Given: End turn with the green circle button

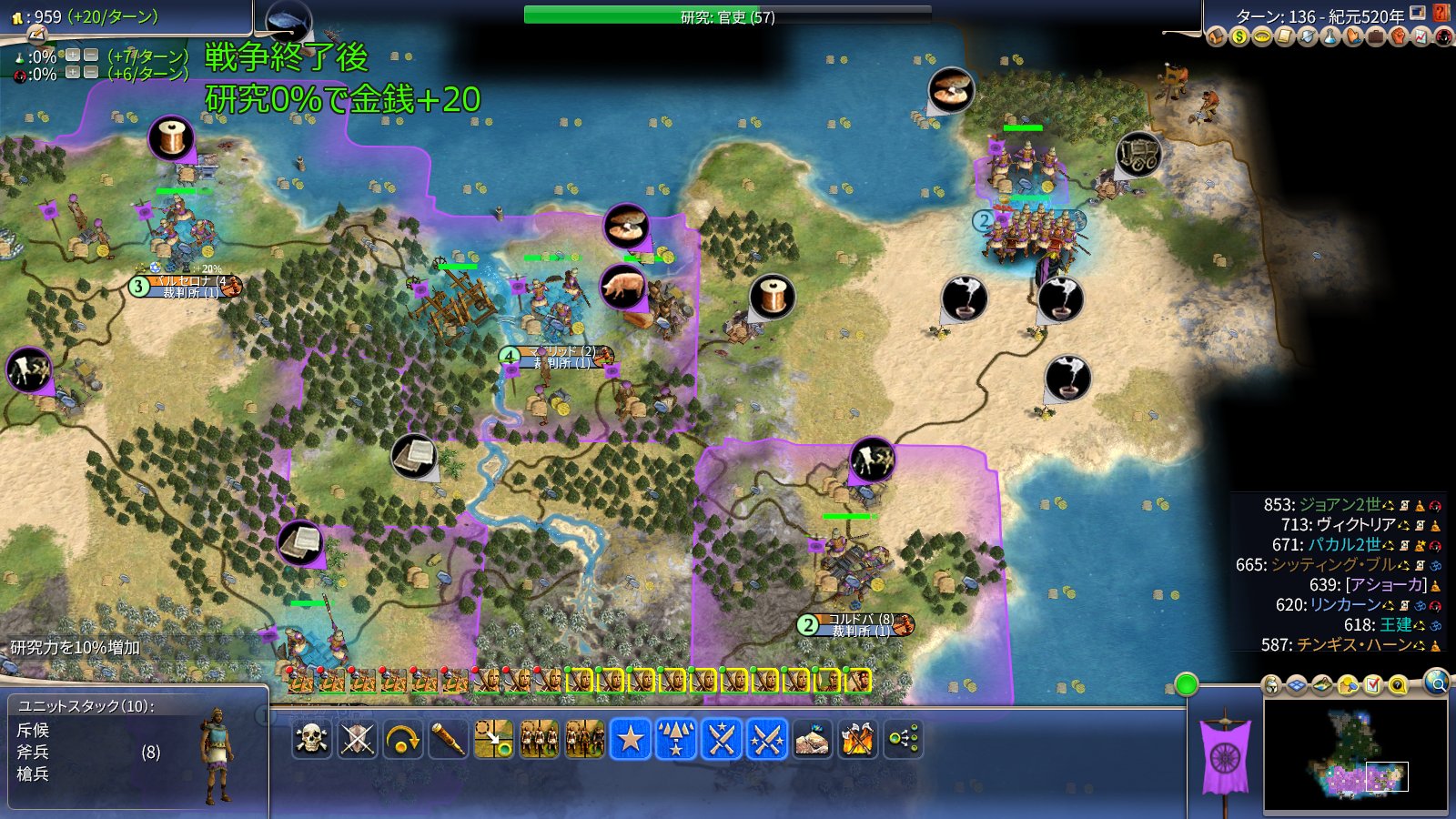Looking at the screenshot, I should [x=1186, y=684].
